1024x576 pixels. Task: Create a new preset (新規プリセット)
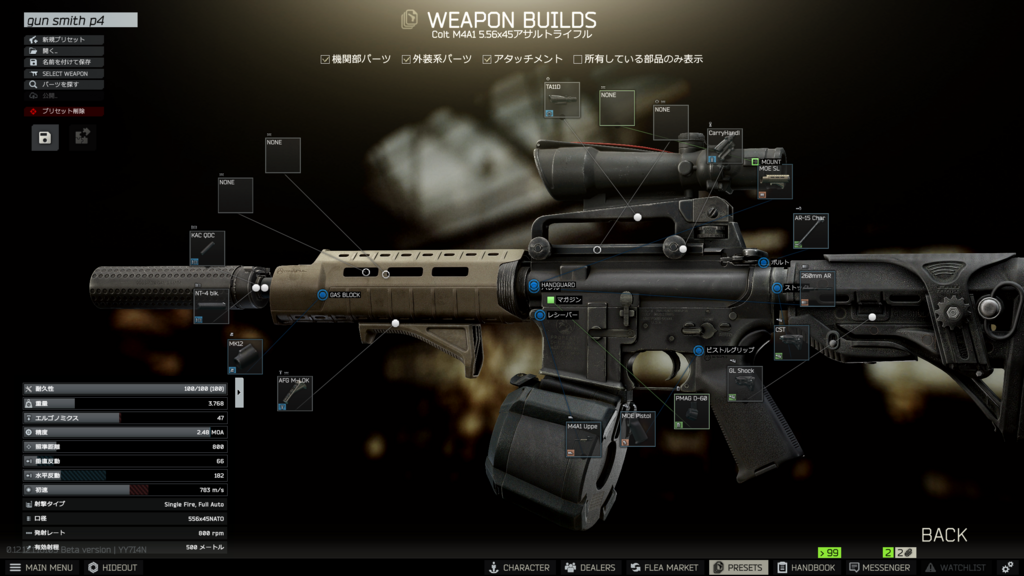[x=63, y=40]
